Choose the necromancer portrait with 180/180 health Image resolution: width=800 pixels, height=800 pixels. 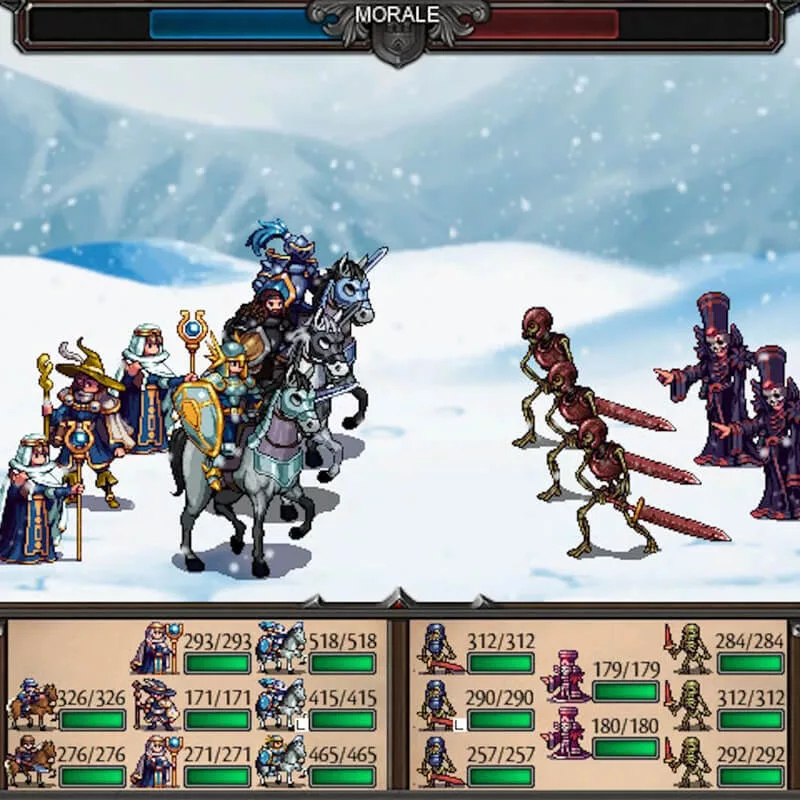click(x=566, y=733)
